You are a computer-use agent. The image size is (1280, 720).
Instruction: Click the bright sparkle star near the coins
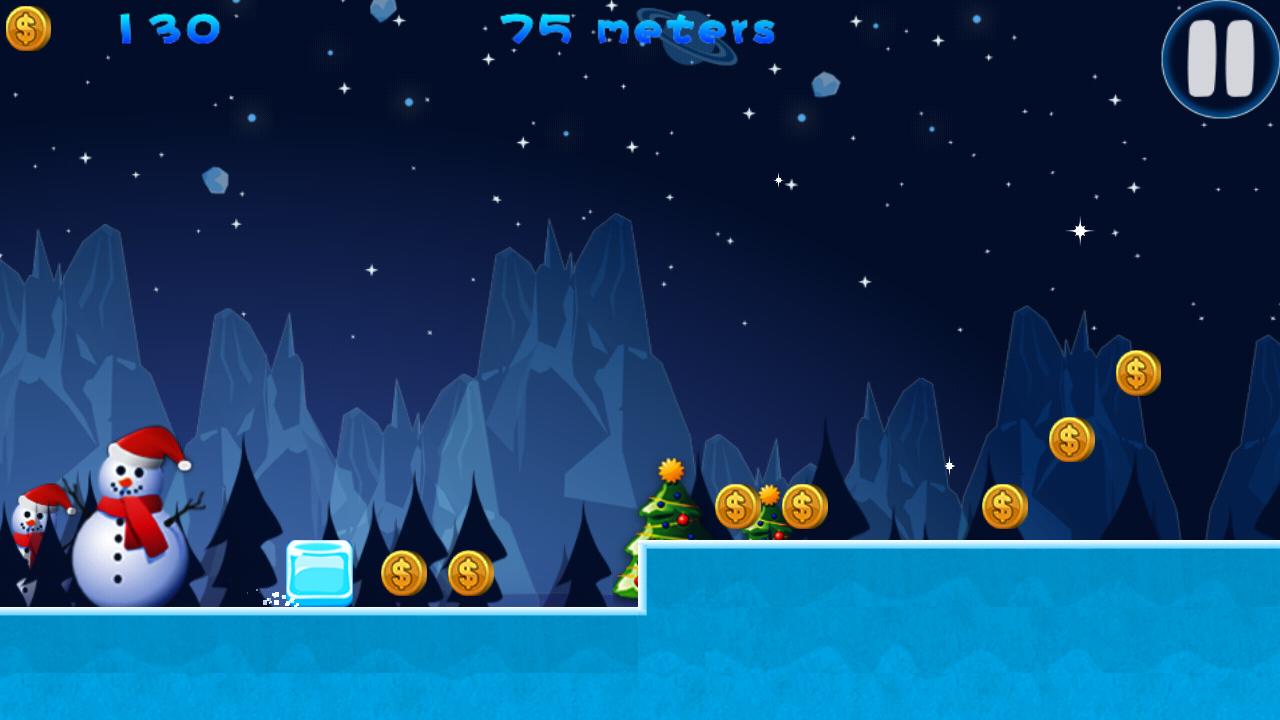(x=947, y=464)
